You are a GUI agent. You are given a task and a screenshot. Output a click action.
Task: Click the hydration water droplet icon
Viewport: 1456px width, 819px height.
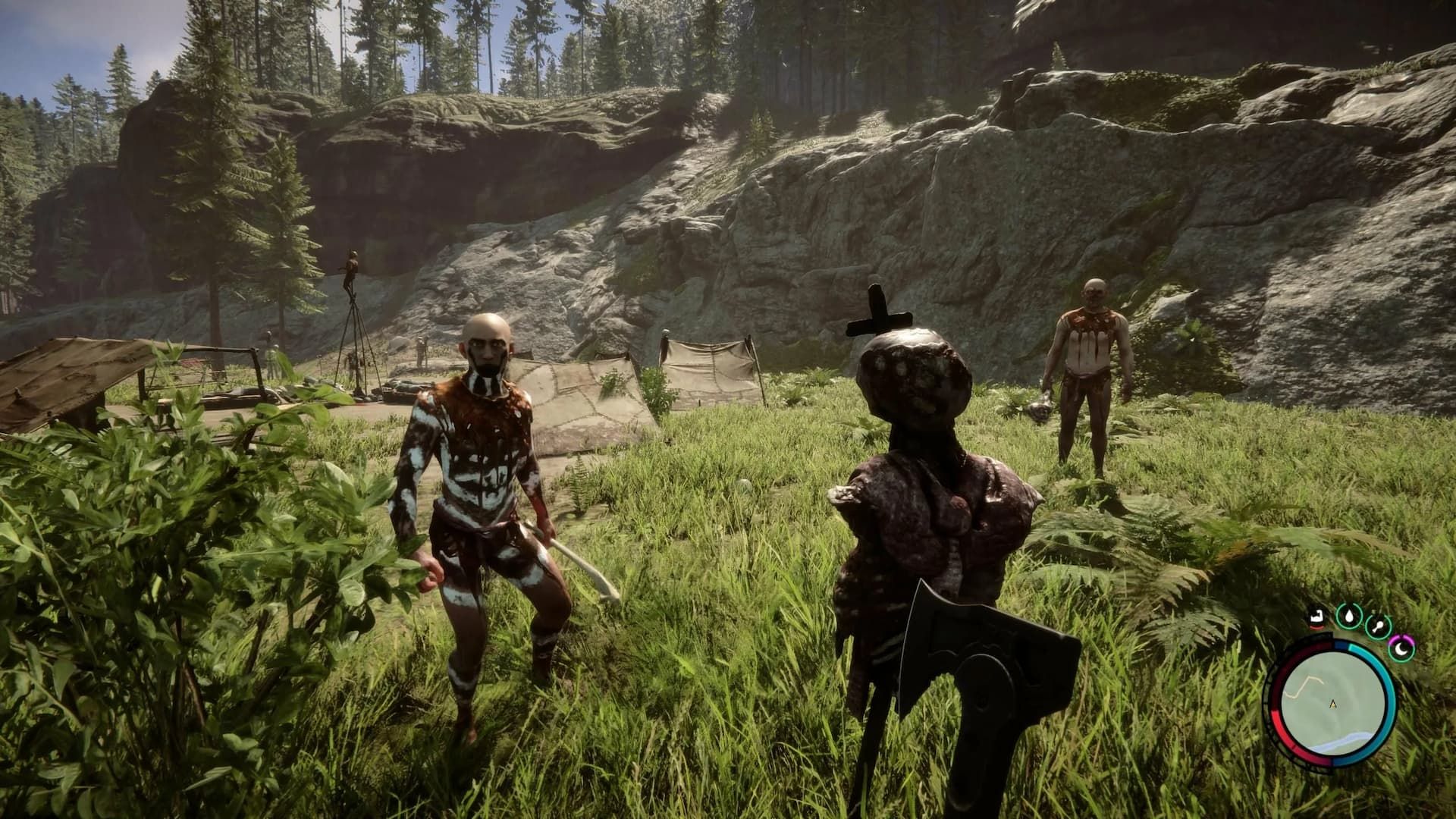click(x=1350, y=616)
